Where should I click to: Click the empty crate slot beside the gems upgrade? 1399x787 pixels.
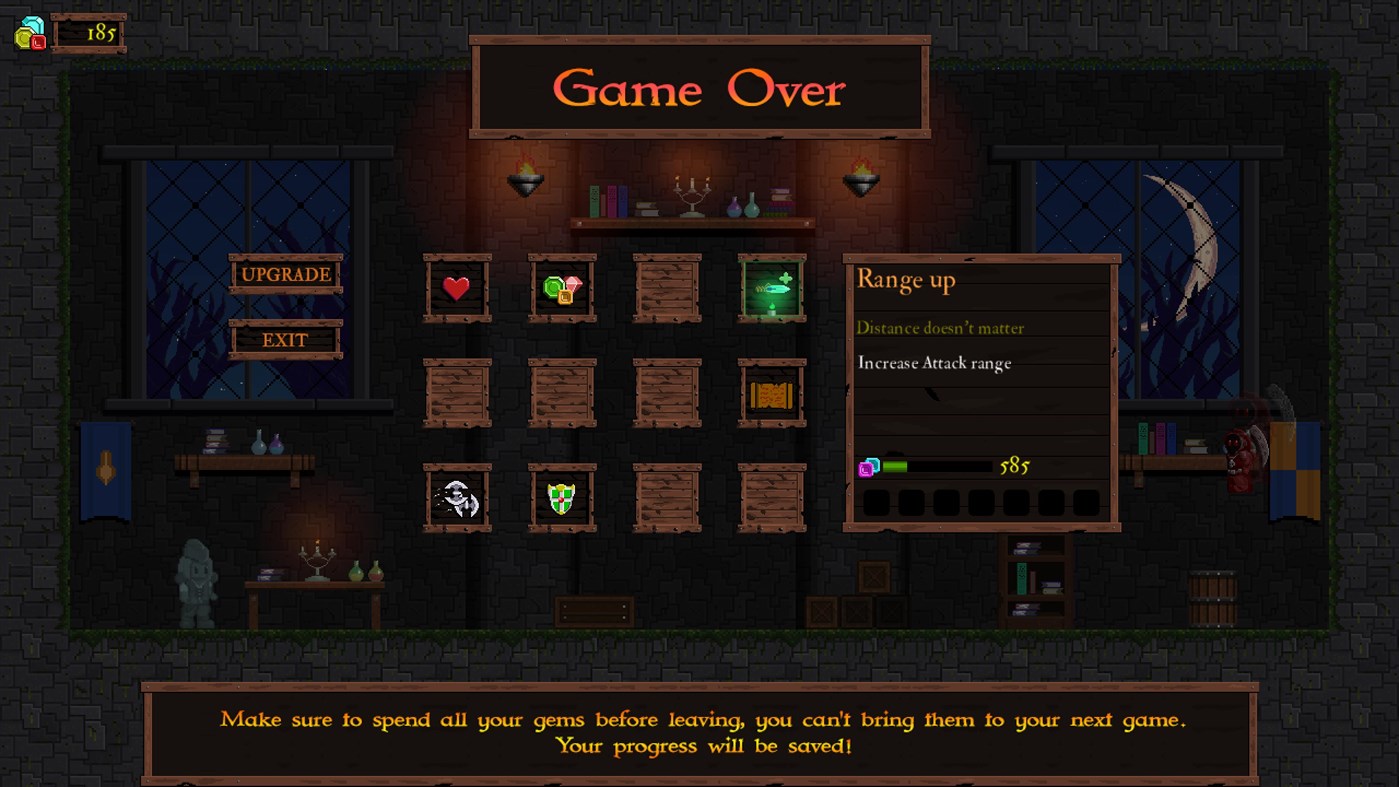[x=667, y=289]
